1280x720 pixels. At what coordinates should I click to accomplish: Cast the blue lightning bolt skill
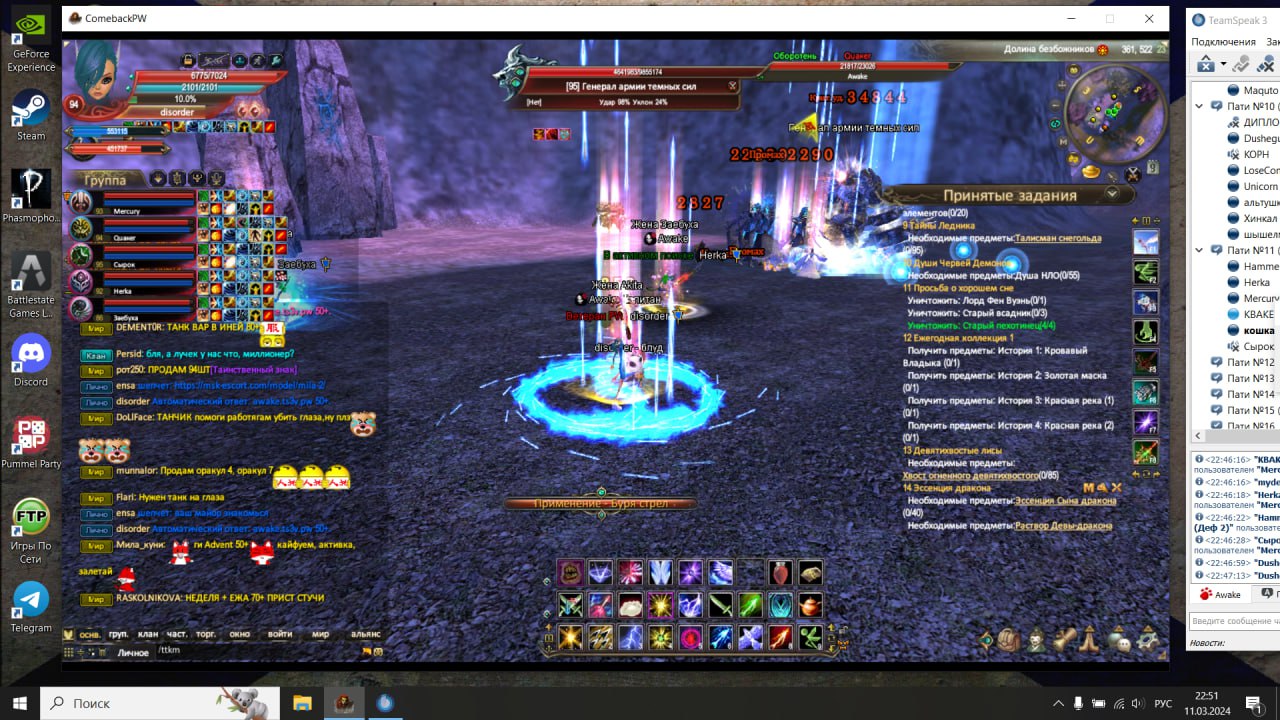630,637
